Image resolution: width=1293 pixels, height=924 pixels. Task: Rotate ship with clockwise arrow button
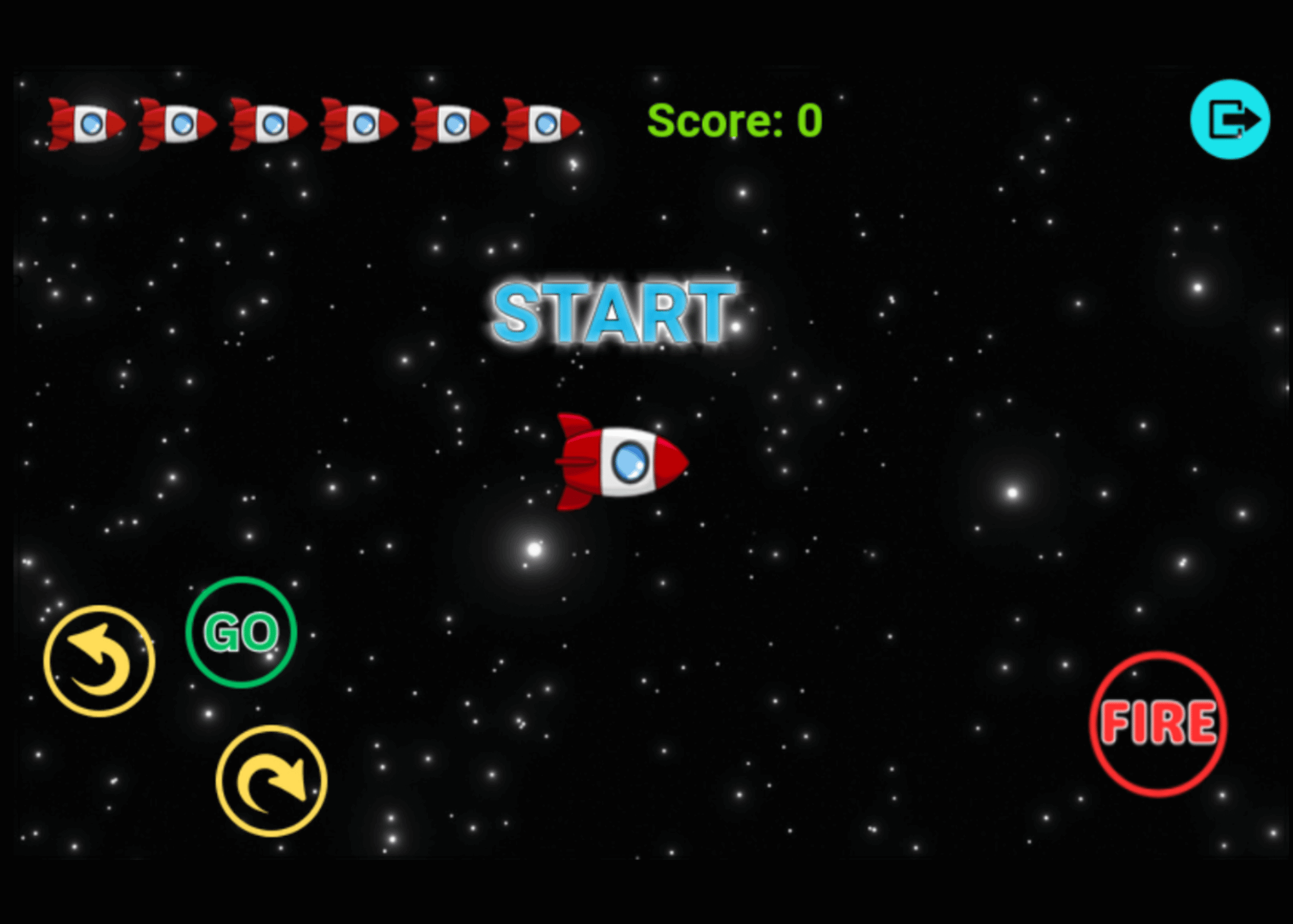pyautogui.click(x=272, y=781)
